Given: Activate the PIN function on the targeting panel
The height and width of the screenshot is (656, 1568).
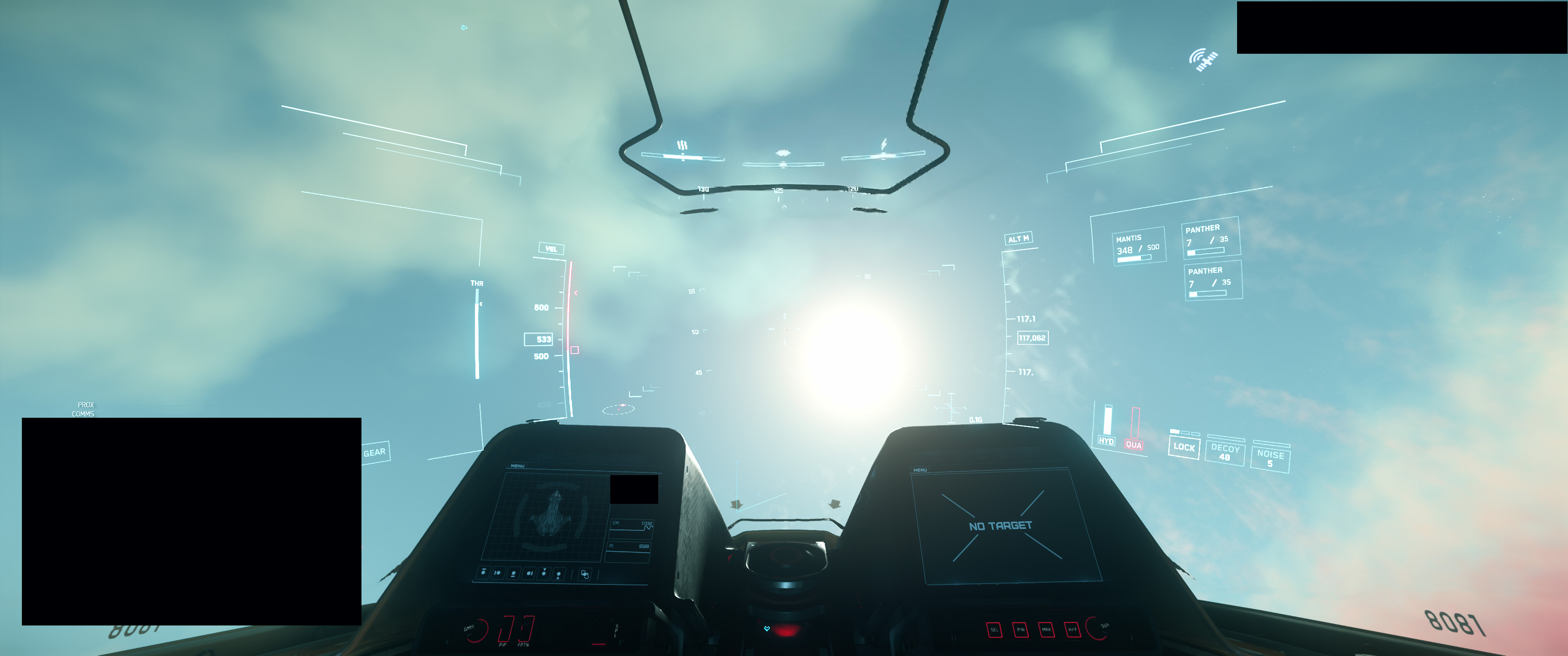Looking at the screenshot, I should (1021, 630).
